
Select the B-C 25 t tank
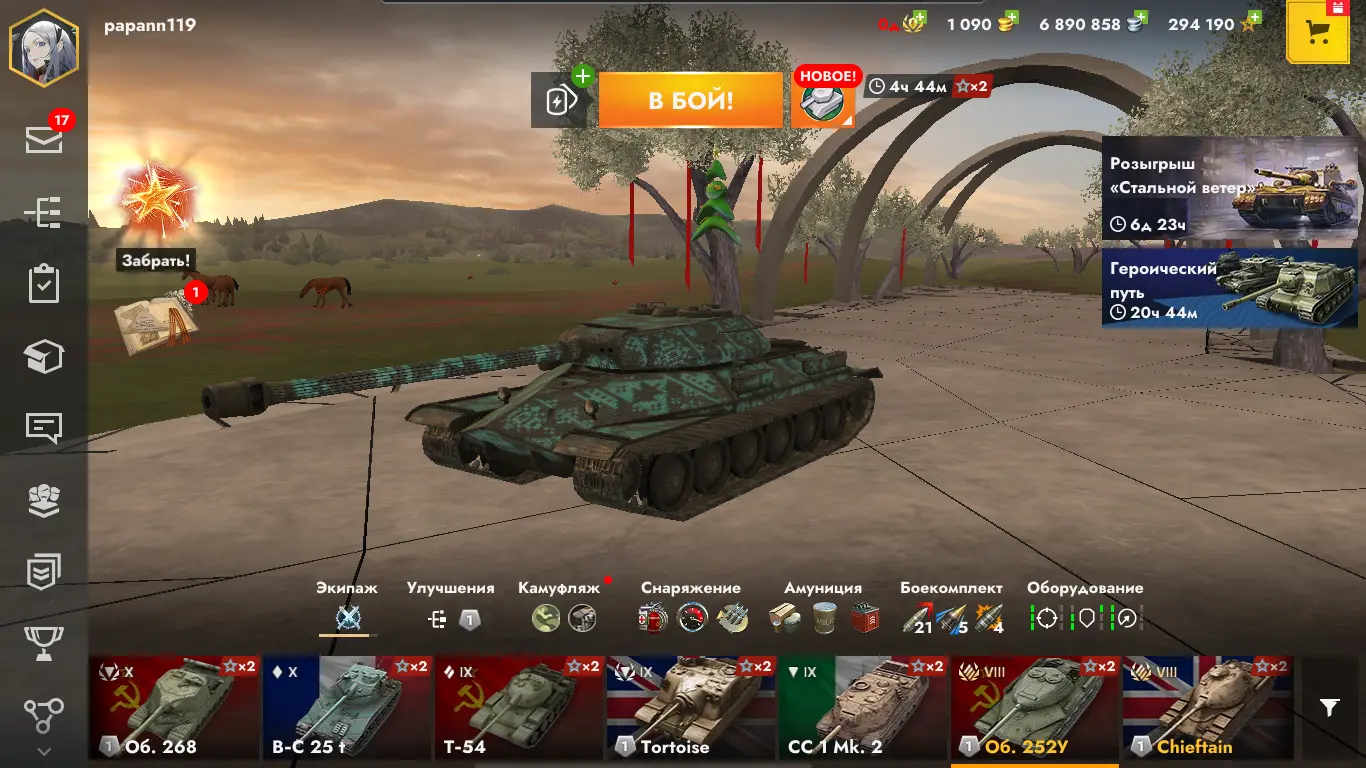click(346, 708)
